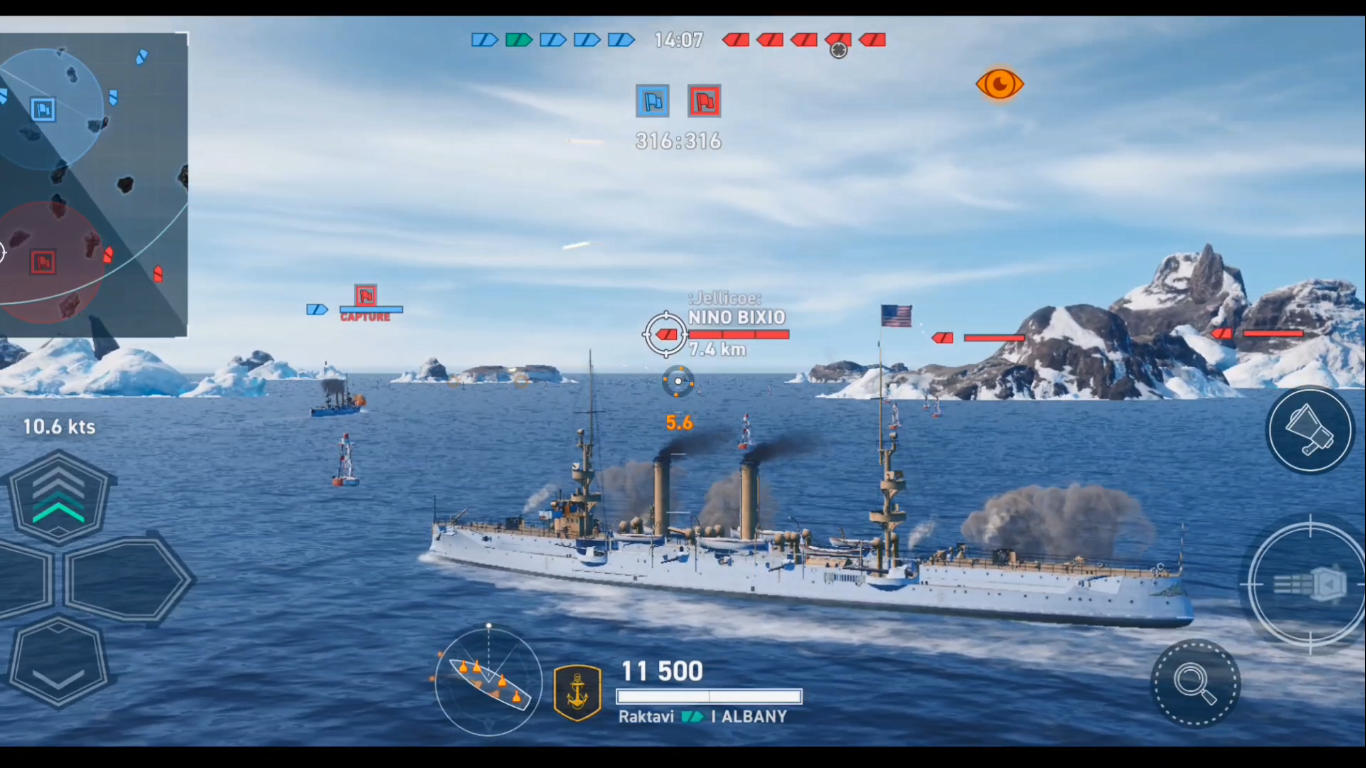Decrease speed with the down-chevron throttle
The width and height of the screenshot is (1366, 768).
click(x=58, y=662)
